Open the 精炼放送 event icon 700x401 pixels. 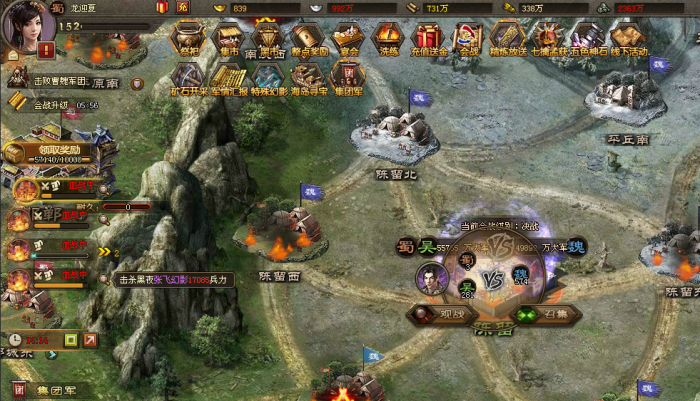507,38
